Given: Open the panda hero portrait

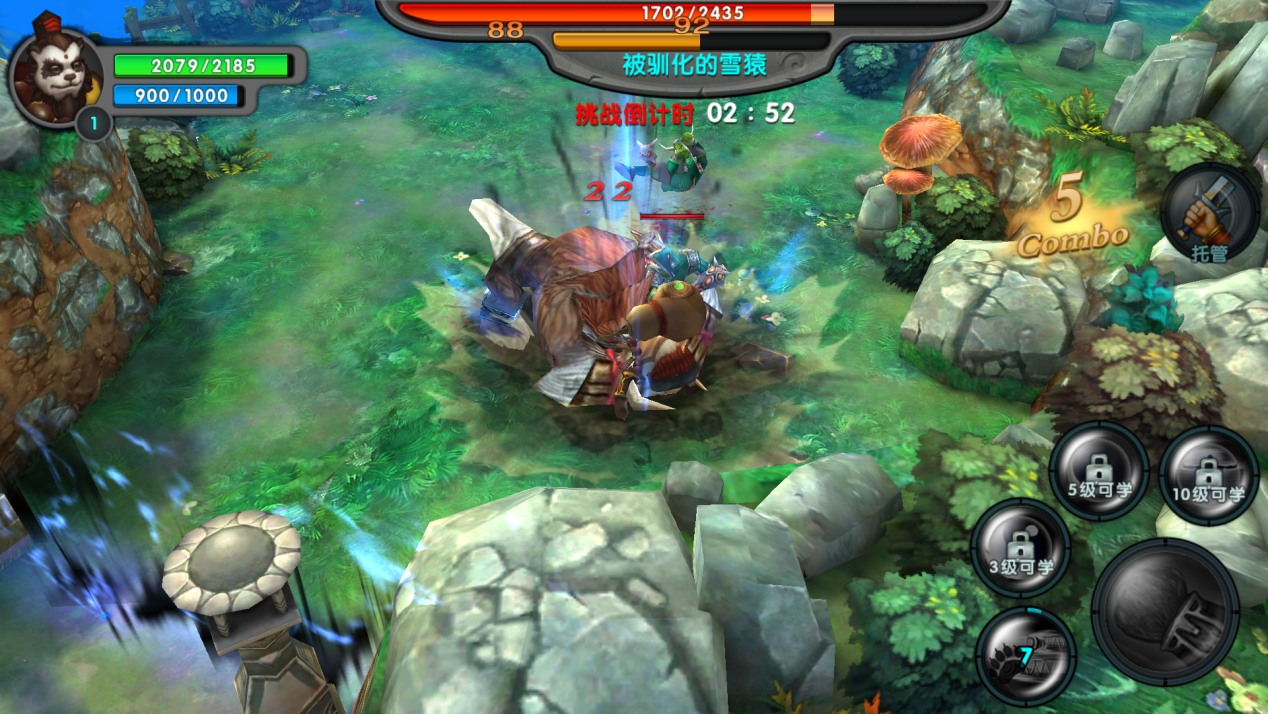Looking at the screenshot, I should click(55, 80).
